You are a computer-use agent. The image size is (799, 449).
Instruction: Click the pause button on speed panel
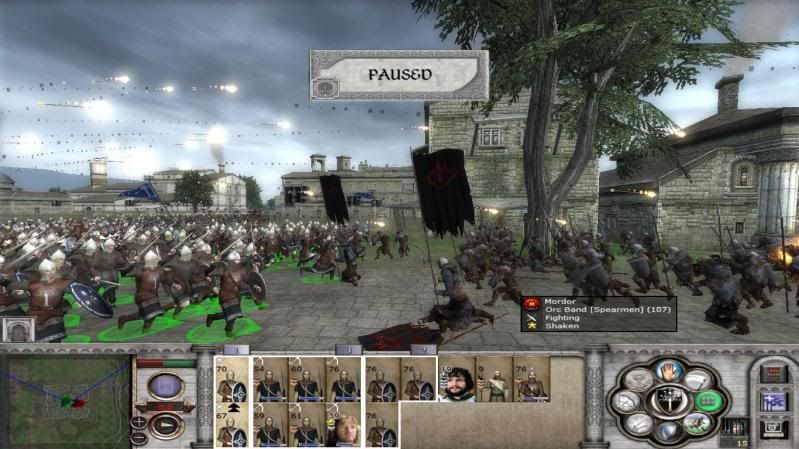(164, 386)
